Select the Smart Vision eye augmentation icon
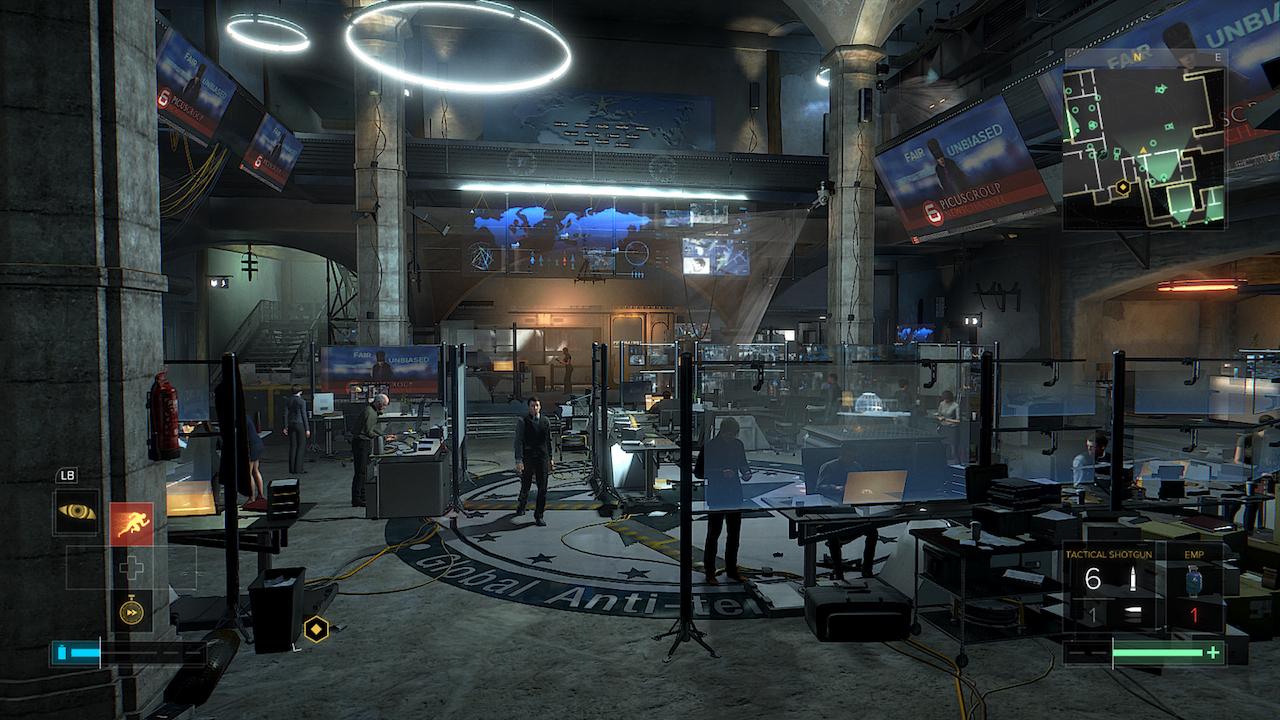The width and height of the screenshot is (1280, 720). tap(78, 513)
